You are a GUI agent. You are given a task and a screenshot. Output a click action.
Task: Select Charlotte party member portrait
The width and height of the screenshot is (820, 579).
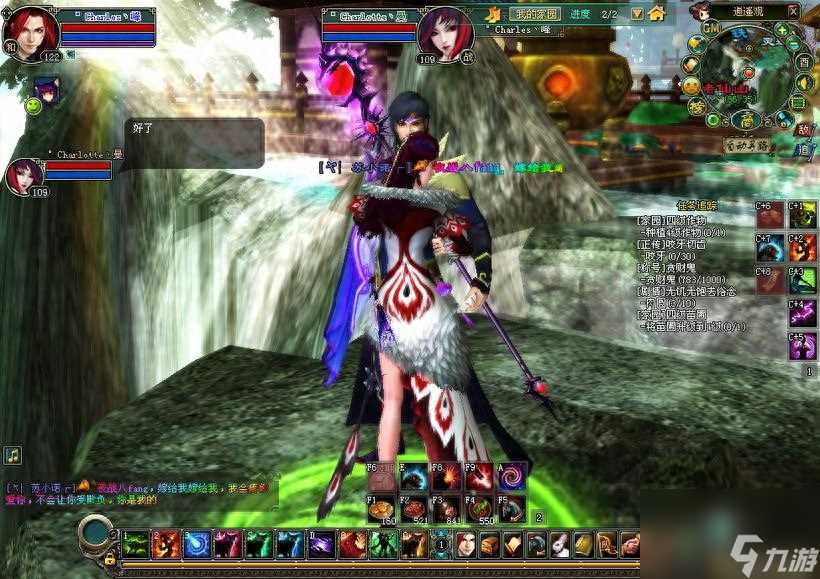tap(24, 175)
